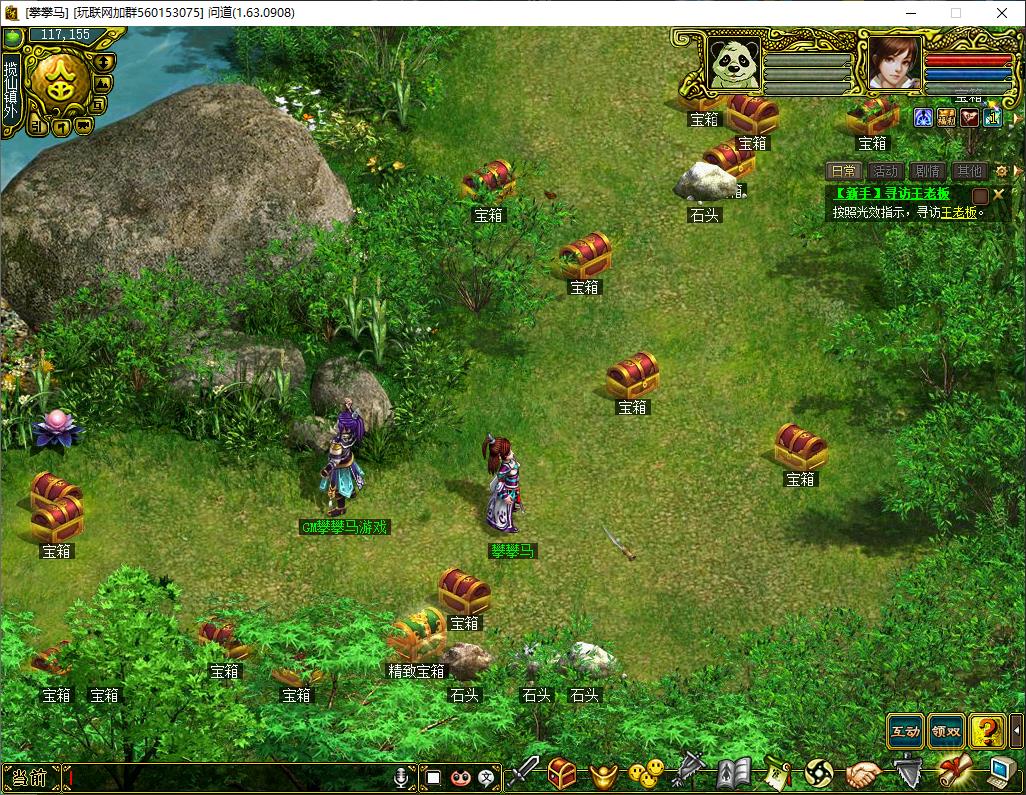Screen dimensions: 1026x795
Task: Switch to the 活动 quest tab
Action: (884, 171)
